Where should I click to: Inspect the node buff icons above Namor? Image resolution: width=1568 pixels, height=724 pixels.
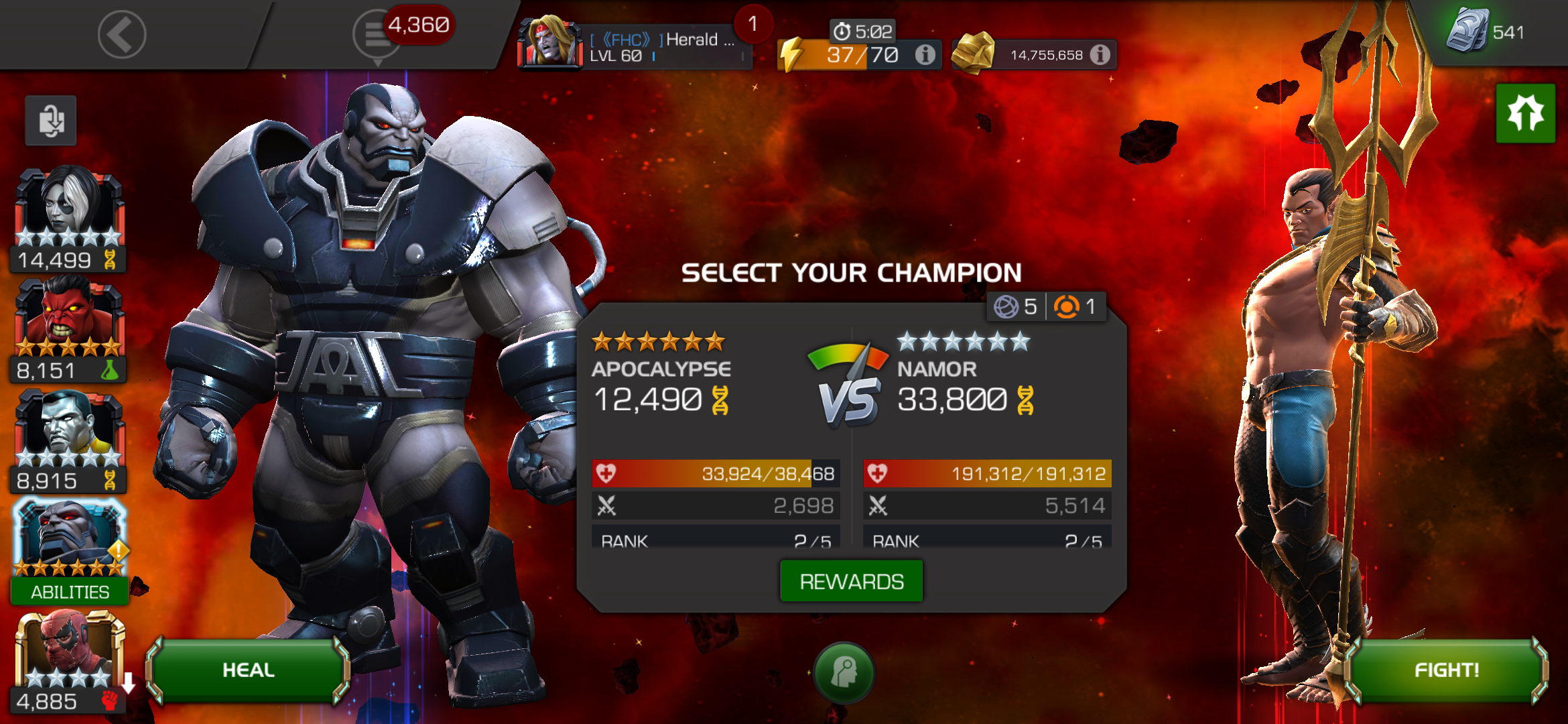pos(1047,307)
